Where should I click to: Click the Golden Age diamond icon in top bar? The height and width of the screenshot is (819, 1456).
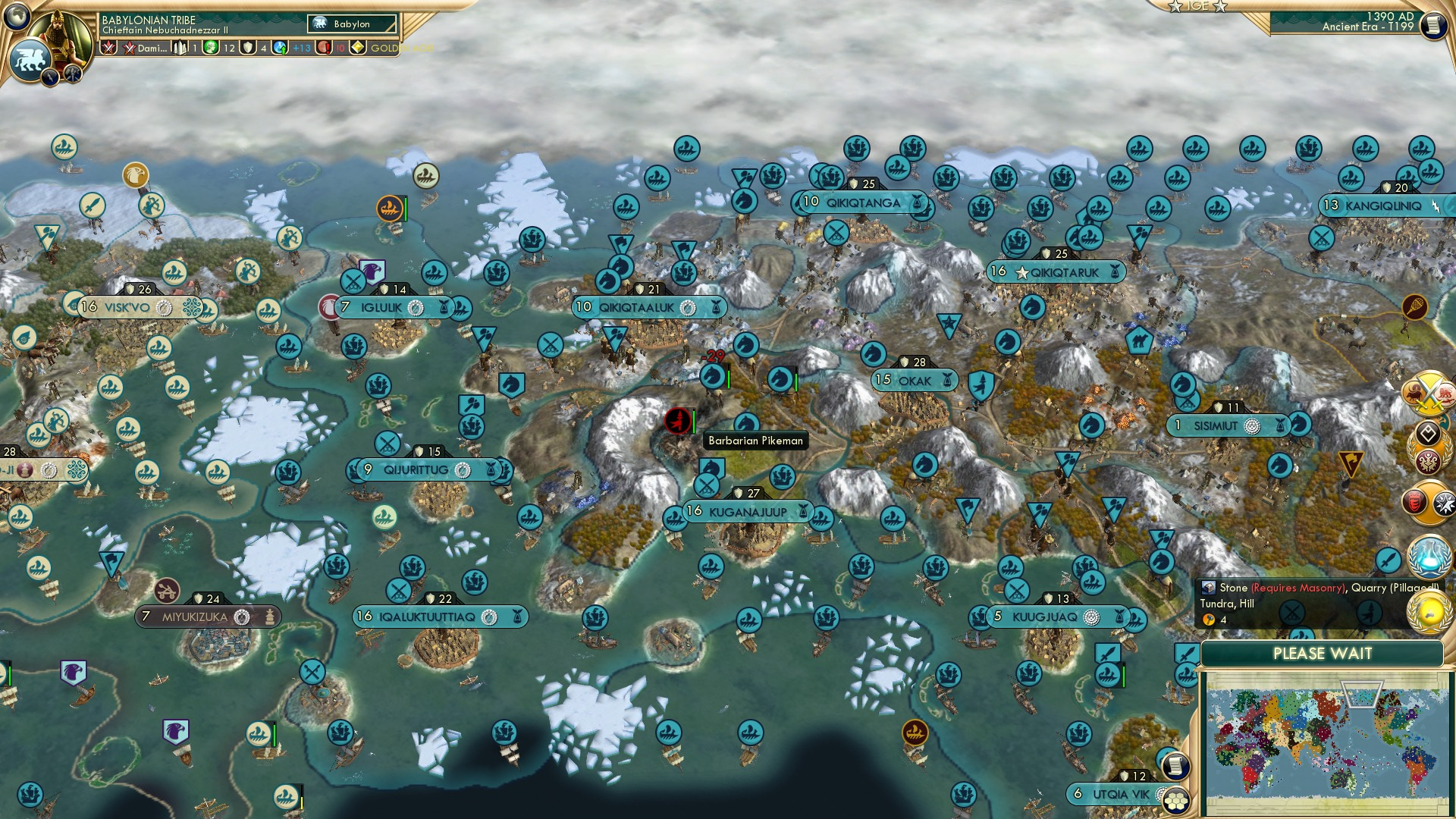(358, 47)
